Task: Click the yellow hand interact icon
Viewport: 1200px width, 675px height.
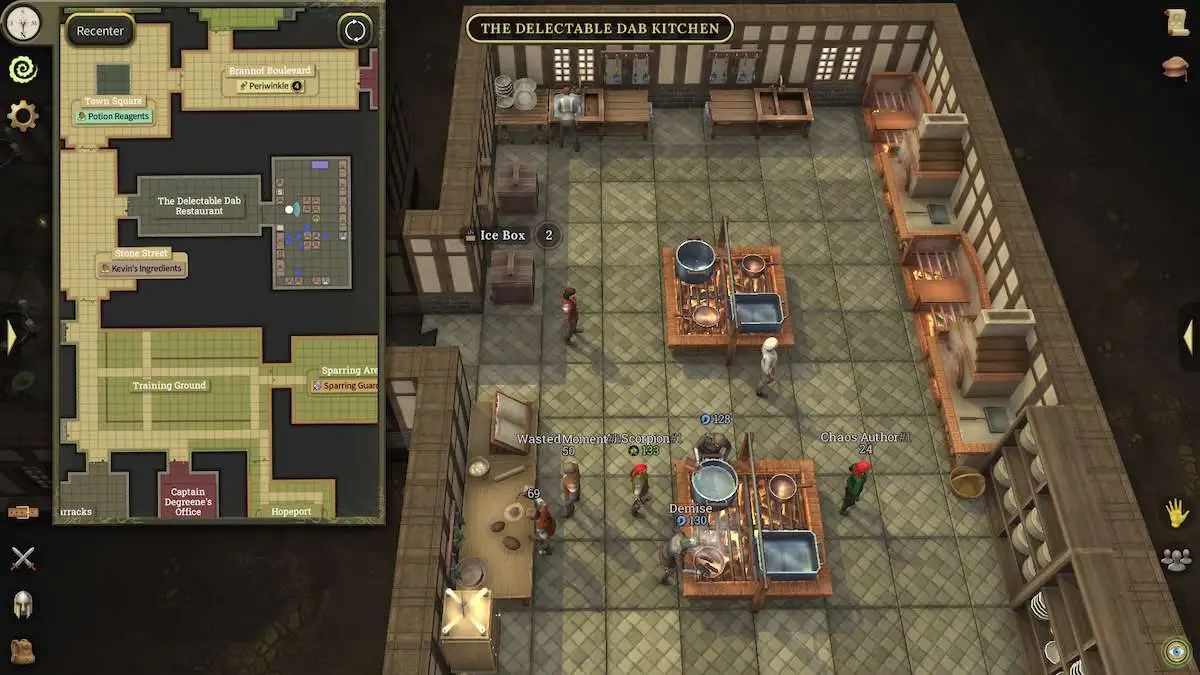Action: click(x=1177, y=513)
